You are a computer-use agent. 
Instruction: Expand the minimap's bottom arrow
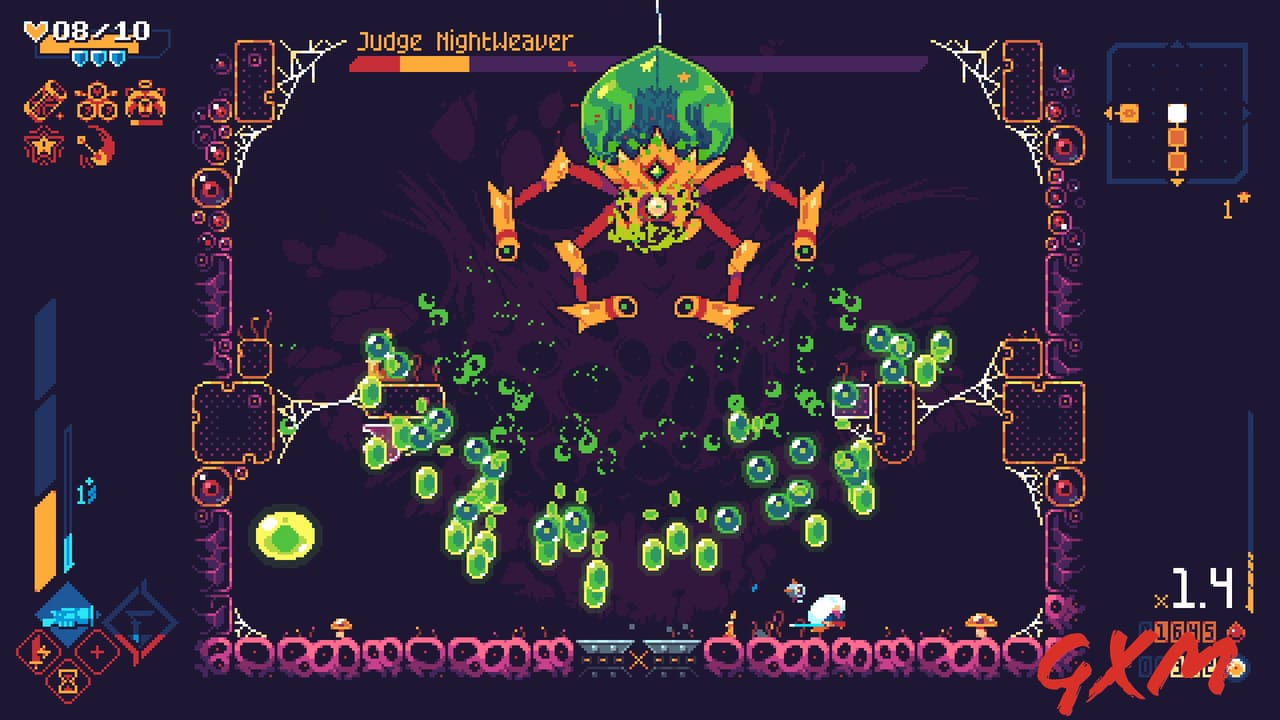1177,180
